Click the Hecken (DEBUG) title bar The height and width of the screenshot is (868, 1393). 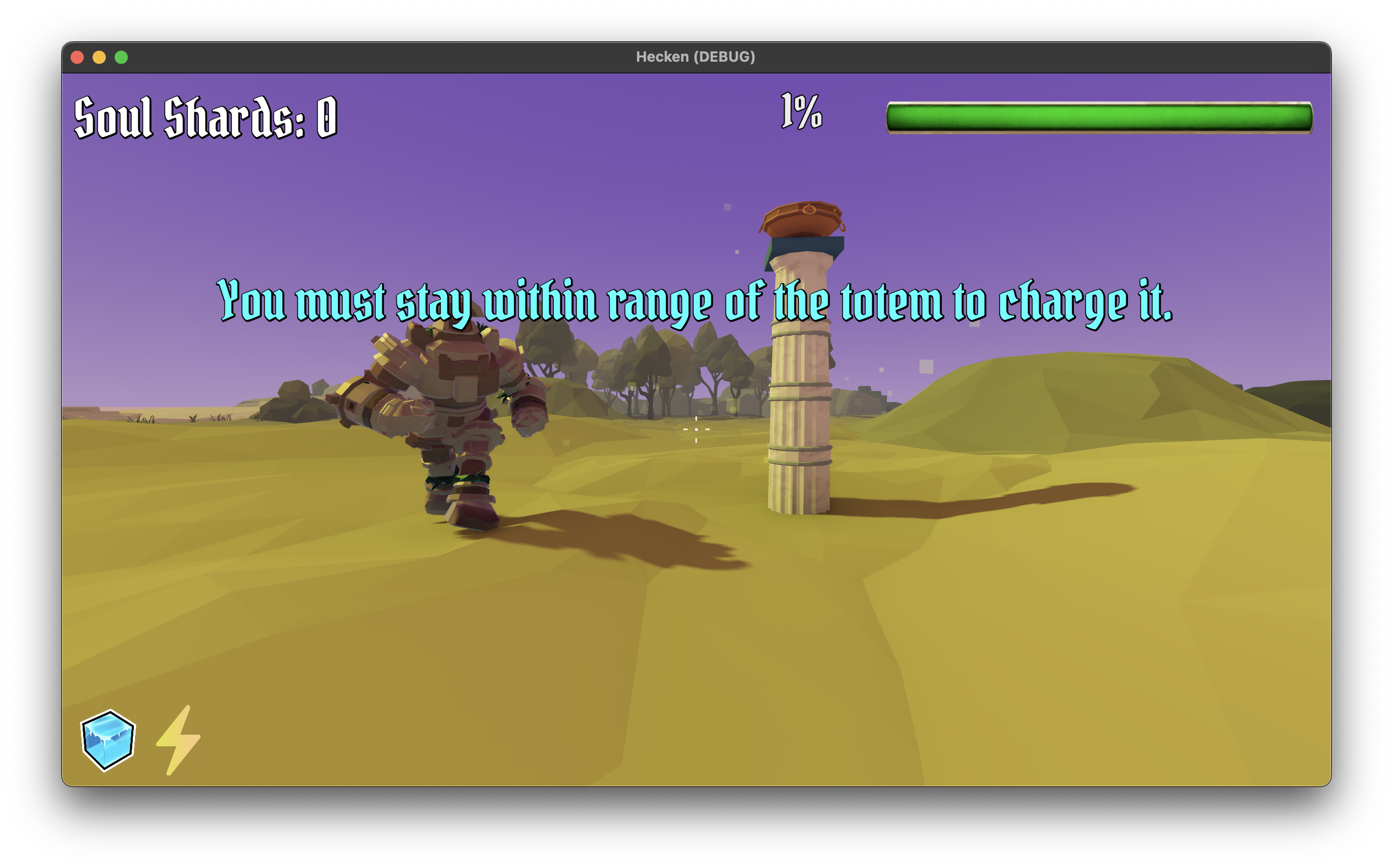[695, 56]
